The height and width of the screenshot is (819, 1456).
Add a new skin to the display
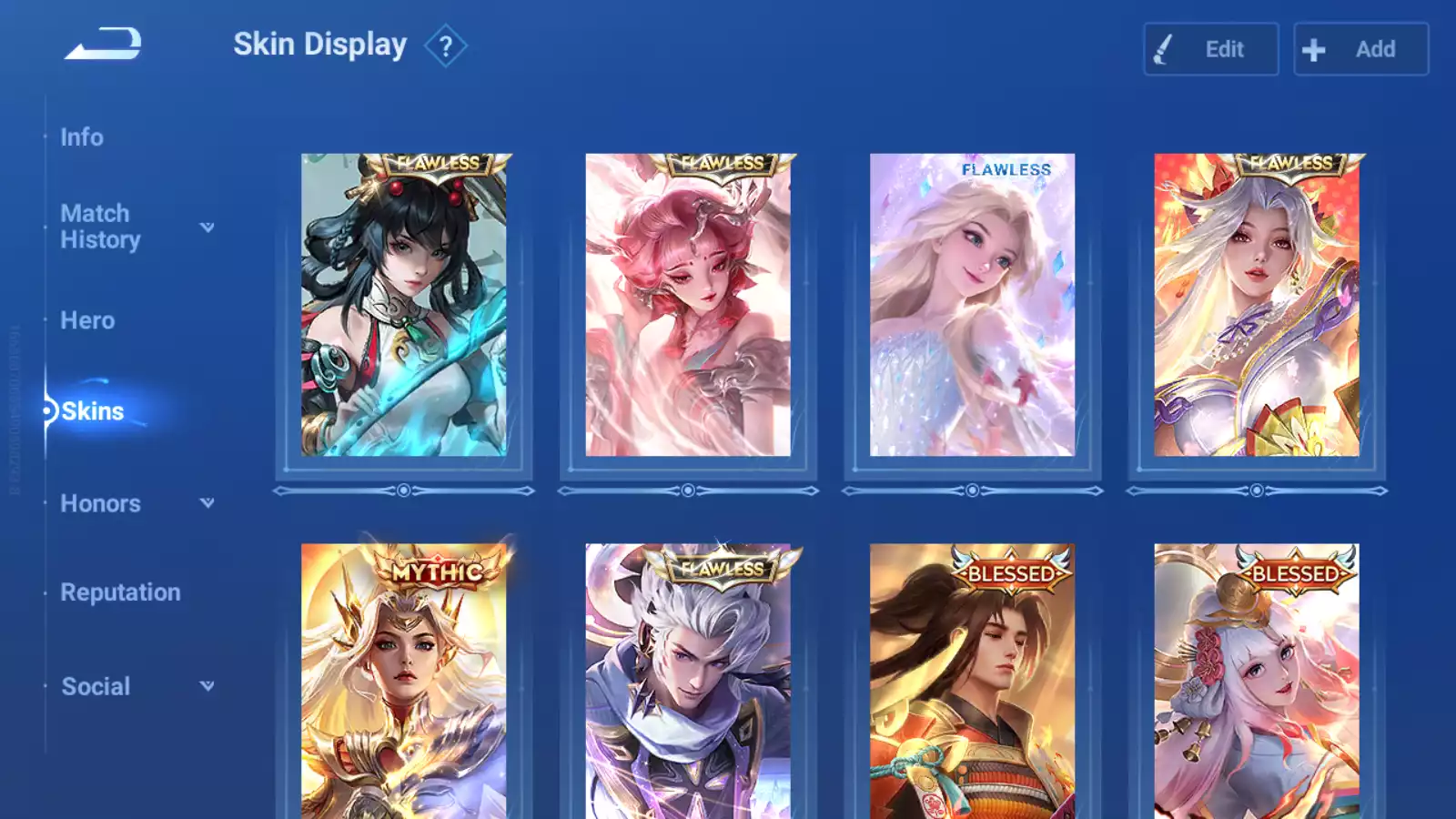point(1360,49)
